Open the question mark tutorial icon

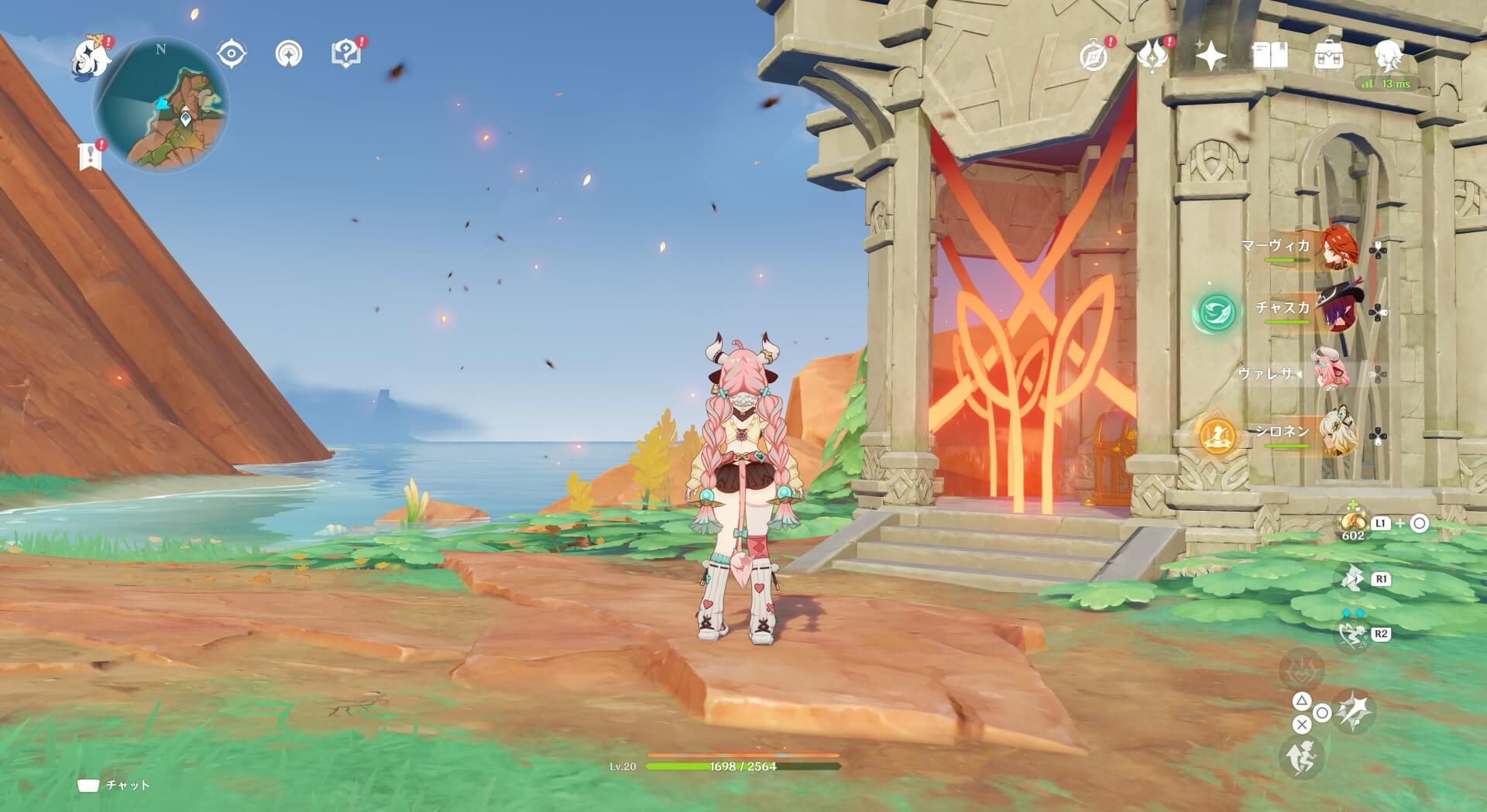pyautogui.click(x=345, y=54)
